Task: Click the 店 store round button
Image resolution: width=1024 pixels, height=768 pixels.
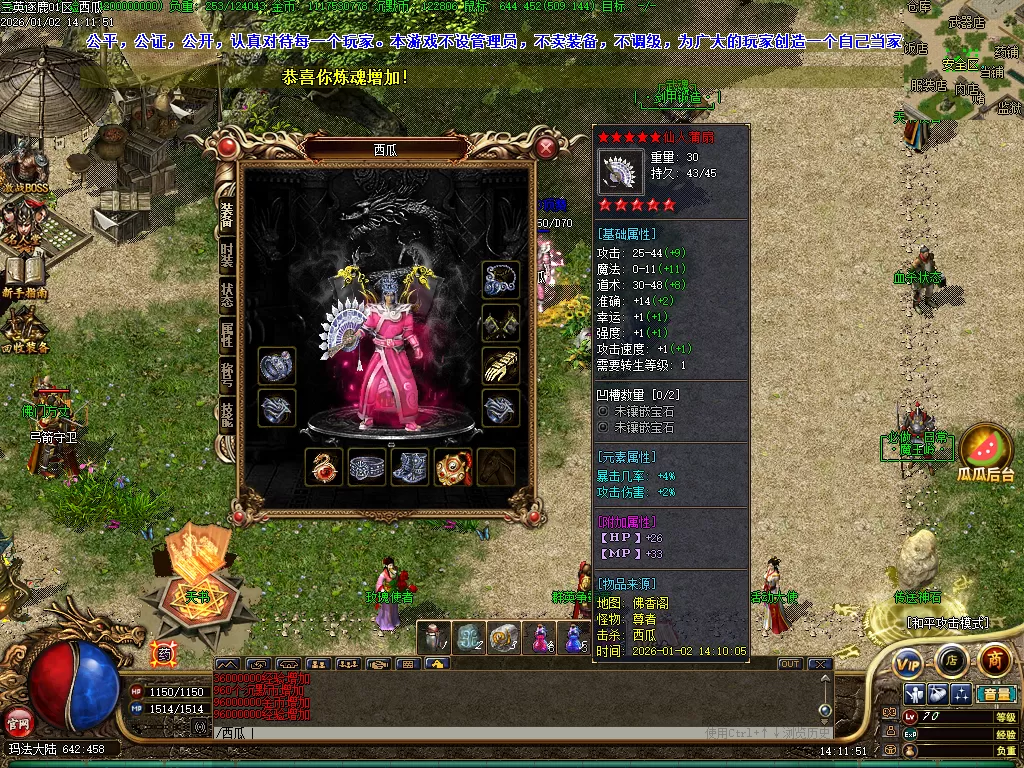Action: pyautogui.click(x=951, y=661)
